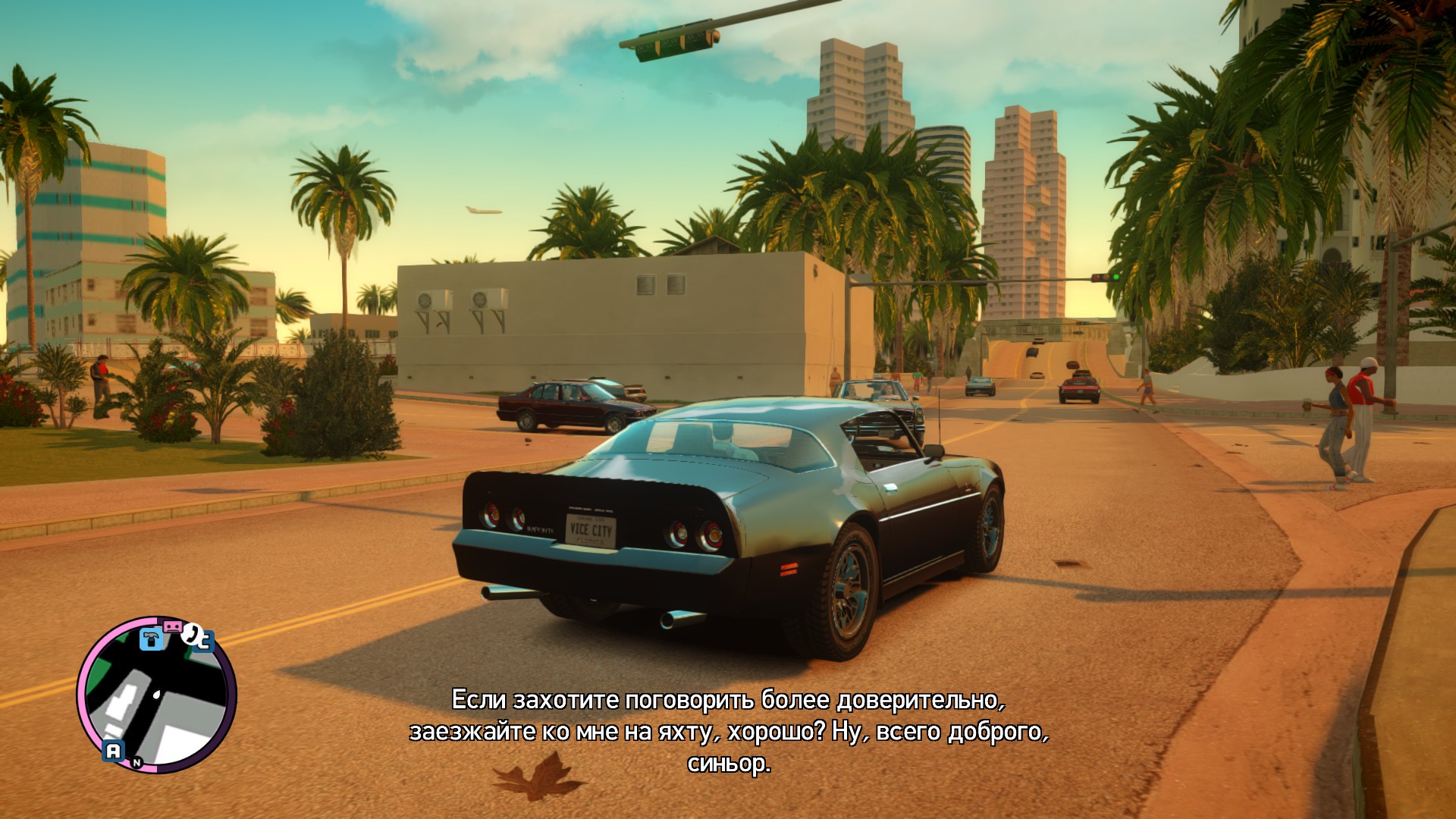
Task: Select the hammer tool shop icon on minimap
Action: 151,640
